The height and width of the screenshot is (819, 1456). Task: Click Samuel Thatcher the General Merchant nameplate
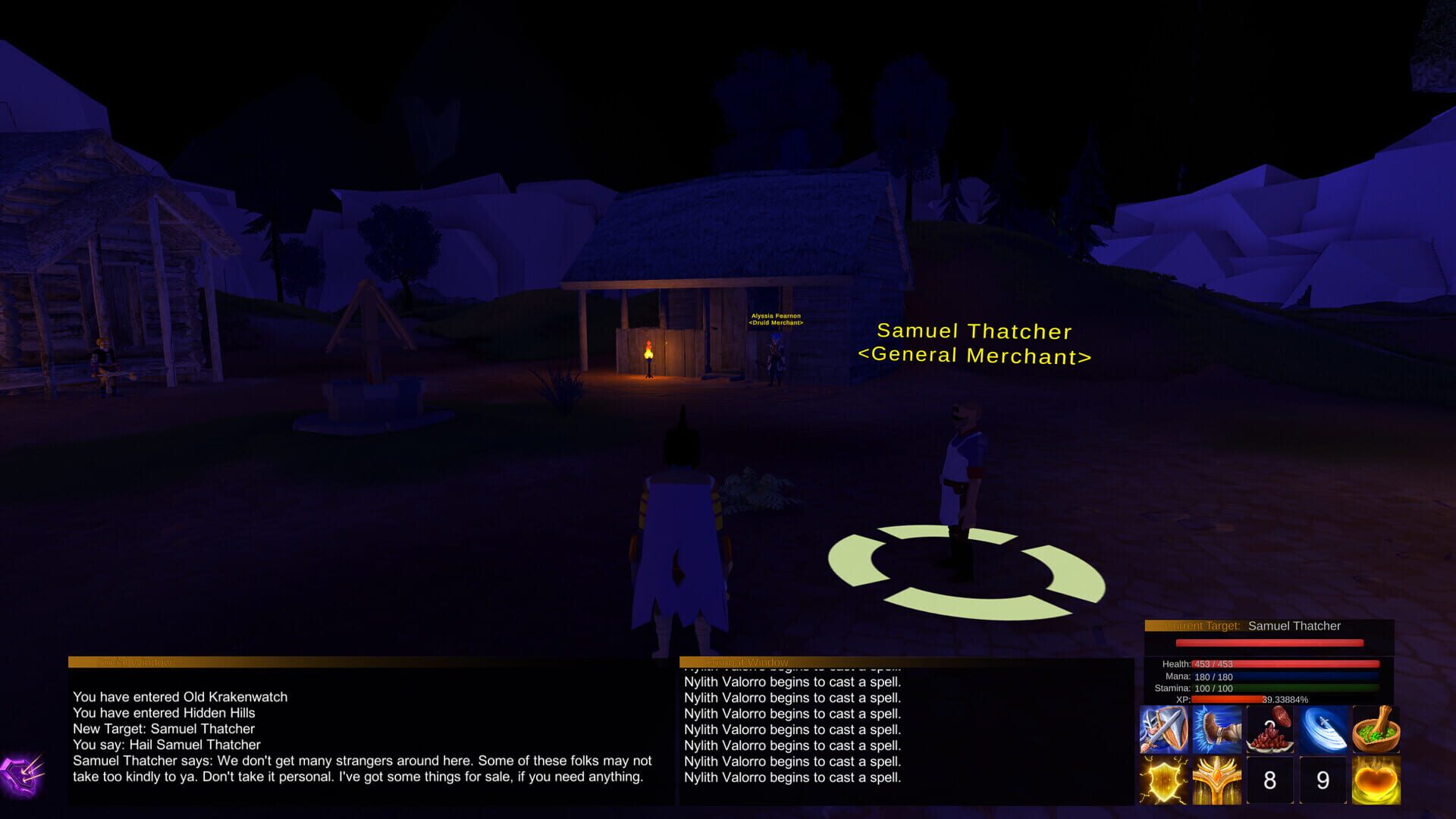coord(975,343)
